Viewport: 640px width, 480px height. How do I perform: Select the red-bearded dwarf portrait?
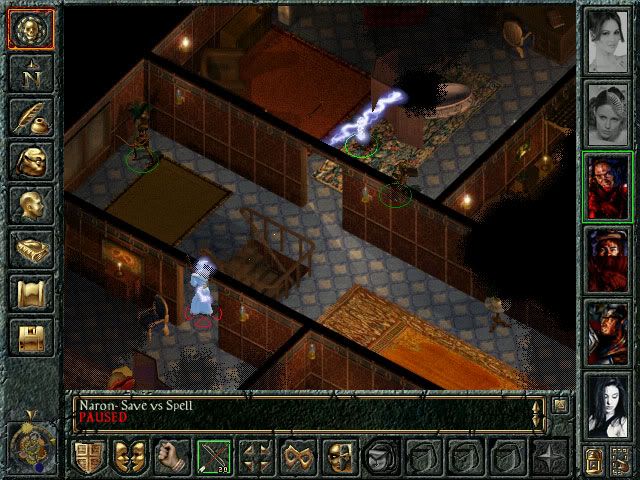click(x=607, y=258)
